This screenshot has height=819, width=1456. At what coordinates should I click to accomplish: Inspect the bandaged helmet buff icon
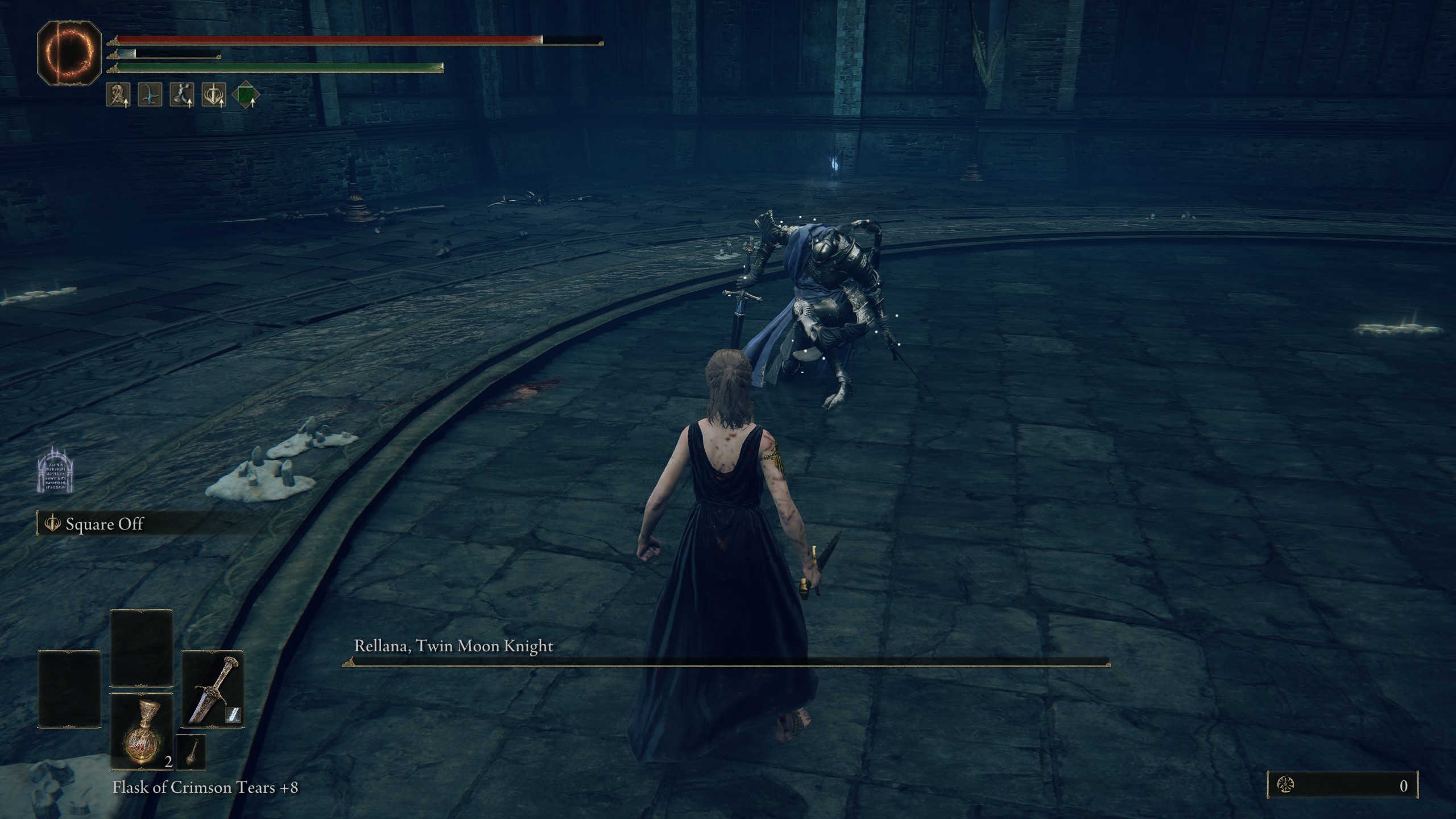coord(118,94)
